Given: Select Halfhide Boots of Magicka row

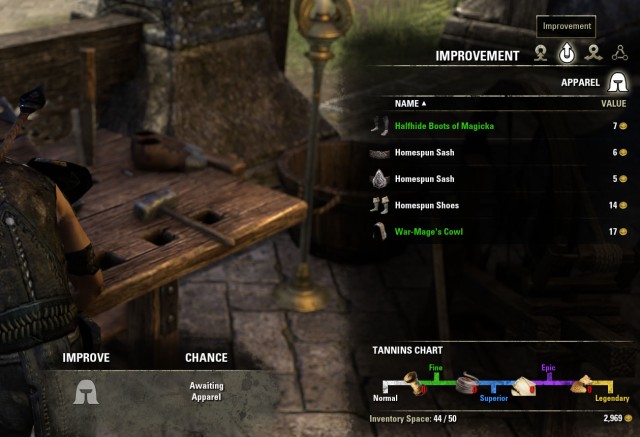Looking at the screenshot, I should pyautogui.click(x=438, y=126).
